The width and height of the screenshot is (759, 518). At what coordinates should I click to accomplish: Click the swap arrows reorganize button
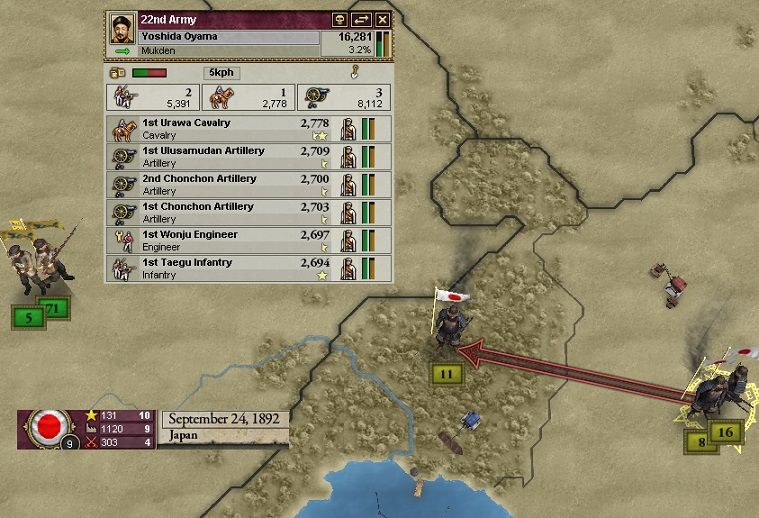361,20
